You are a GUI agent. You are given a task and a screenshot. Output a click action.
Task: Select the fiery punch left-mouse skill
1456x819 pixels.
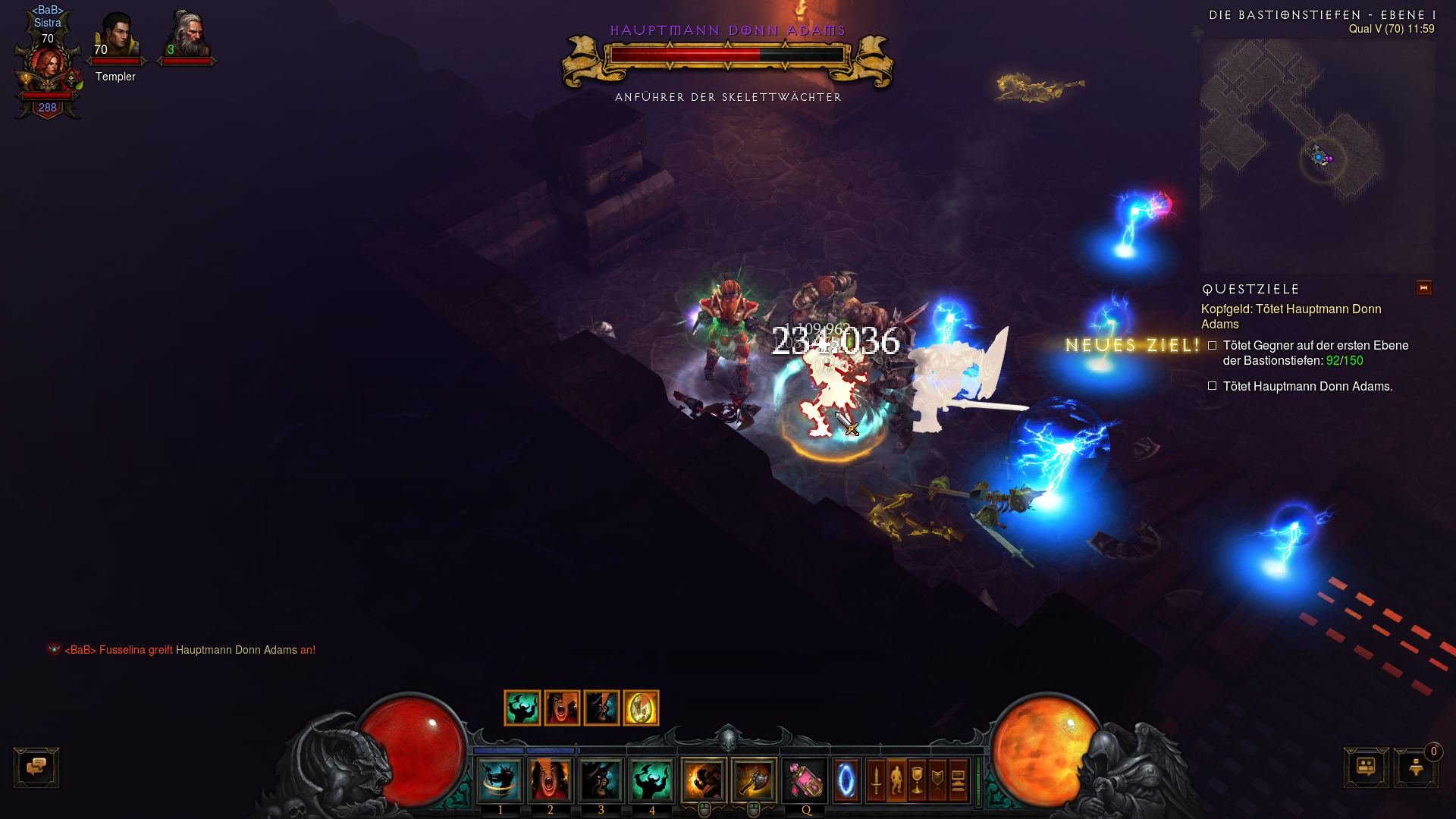[x=704, y=780]
